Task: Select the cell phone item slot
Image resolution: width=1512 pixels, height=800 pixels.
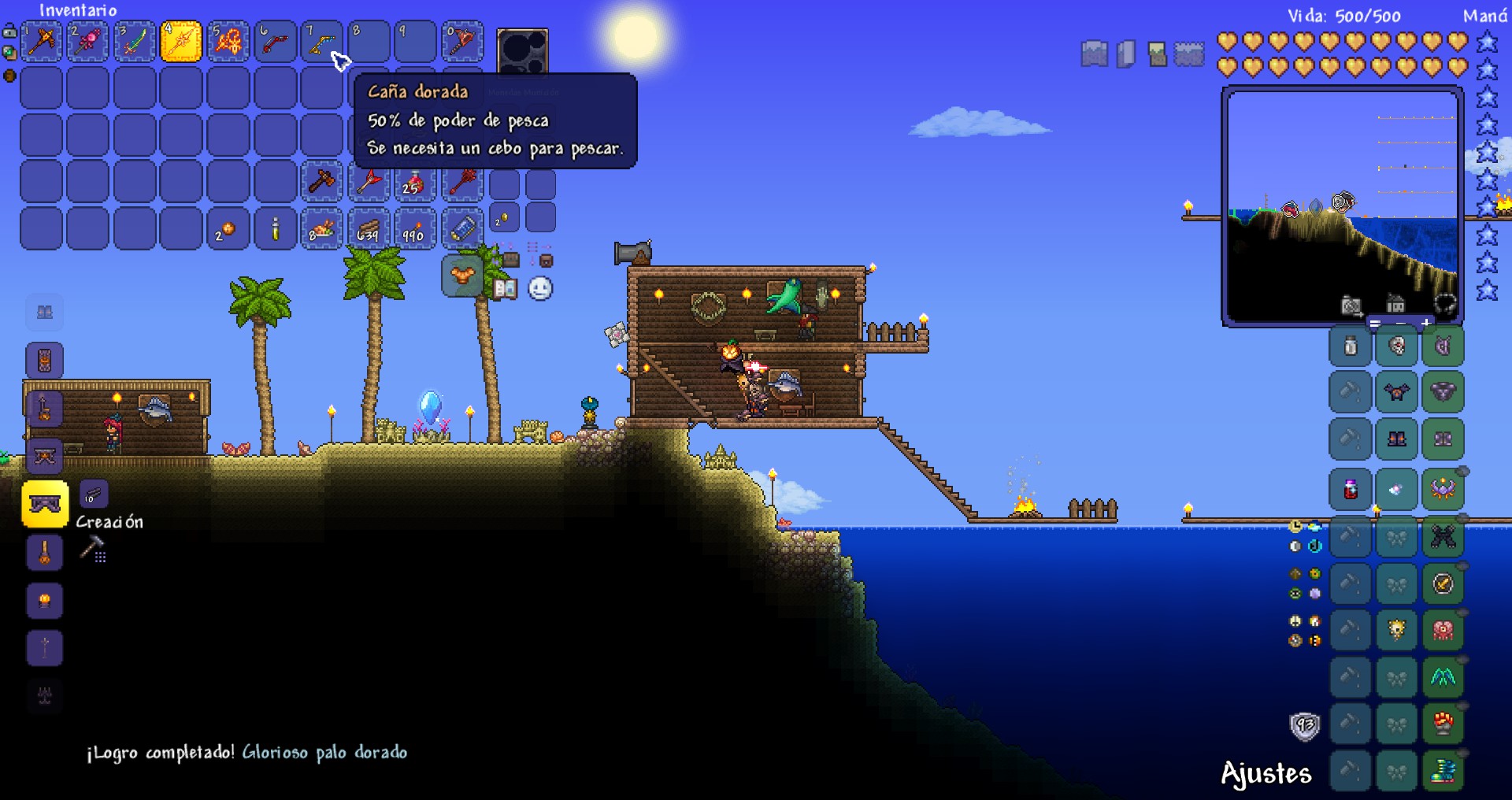Action: pos(461,229)
